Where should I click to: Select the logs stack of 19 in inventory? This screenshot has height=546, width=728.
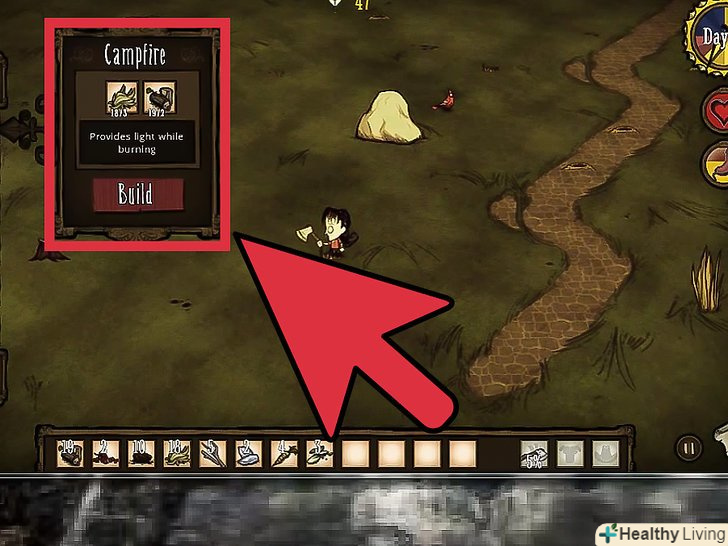tap(71, 455)
